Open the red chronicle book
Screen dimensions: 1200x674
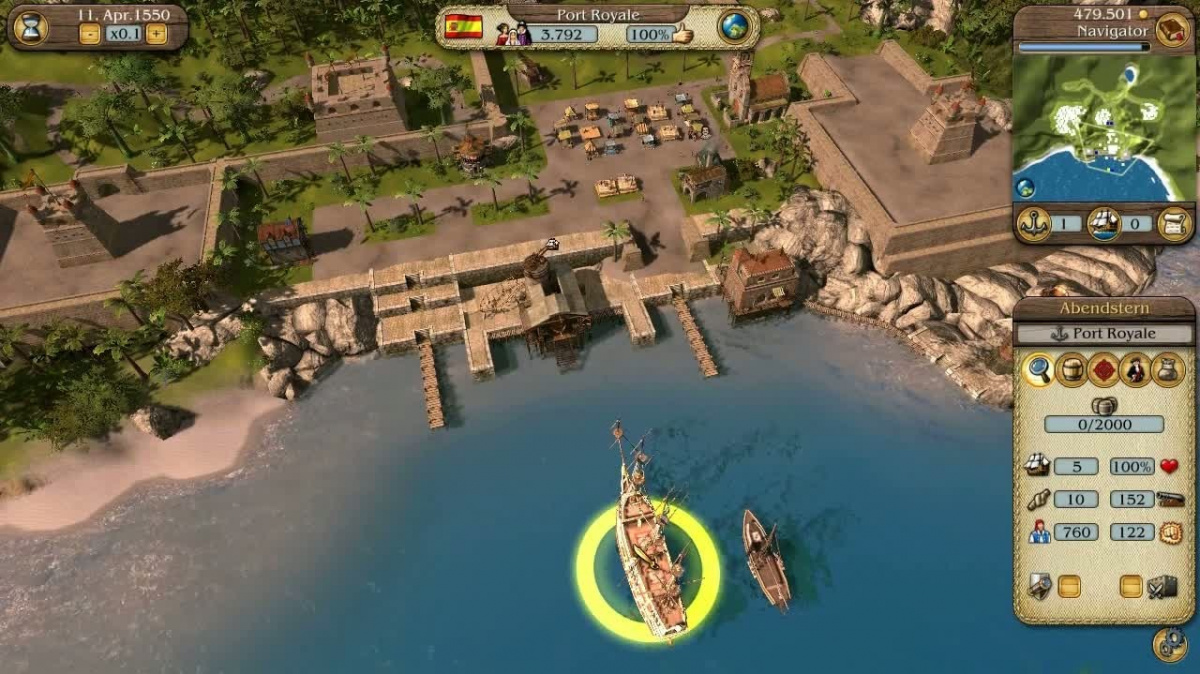[1171, 29]
